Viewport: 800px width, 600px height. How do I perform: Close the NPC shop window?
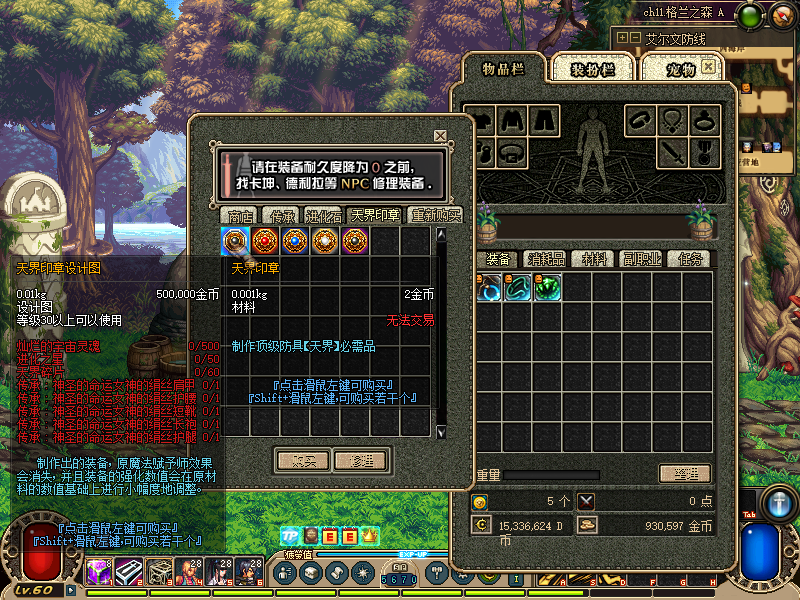coord(440,136)
